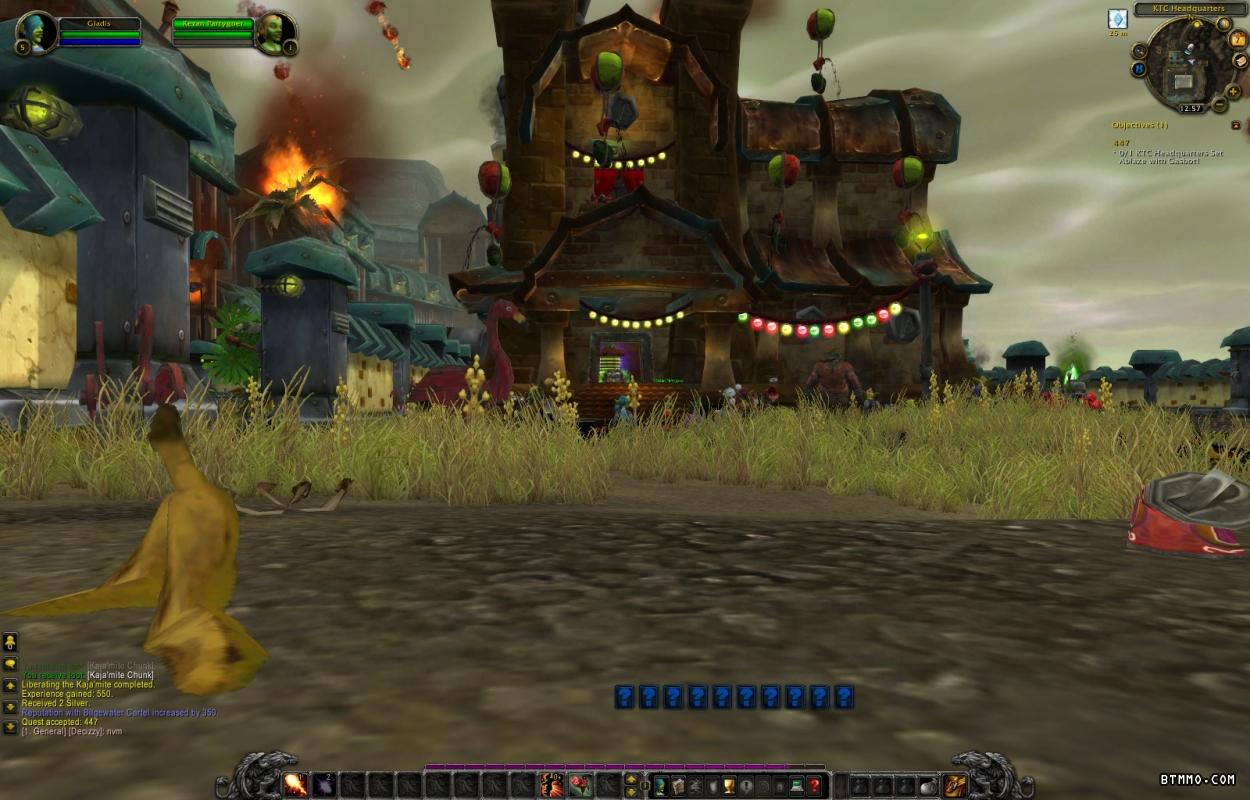Use the rose flower action bar ability
Image resolution: width=1250 pixels, height=800 pixels.
click(580, 785)
